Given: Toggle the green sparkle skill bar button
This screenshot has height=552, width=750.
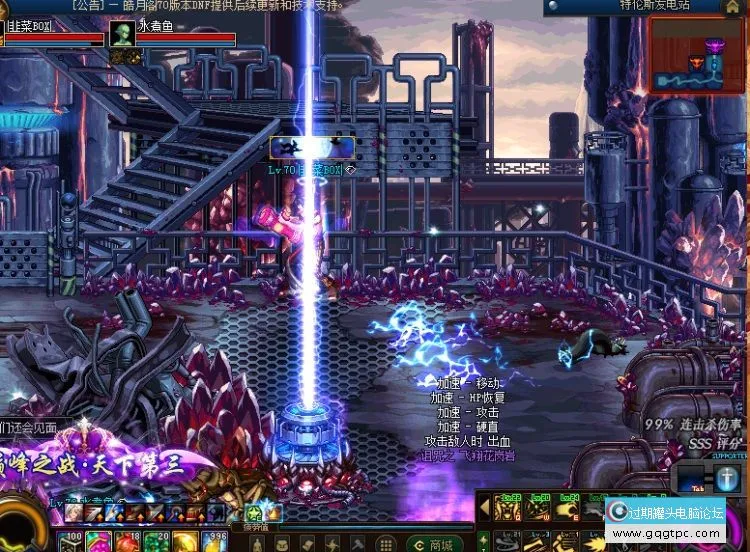Looking at the screenshot, I should pyautogui.click(x=483, y=541).
